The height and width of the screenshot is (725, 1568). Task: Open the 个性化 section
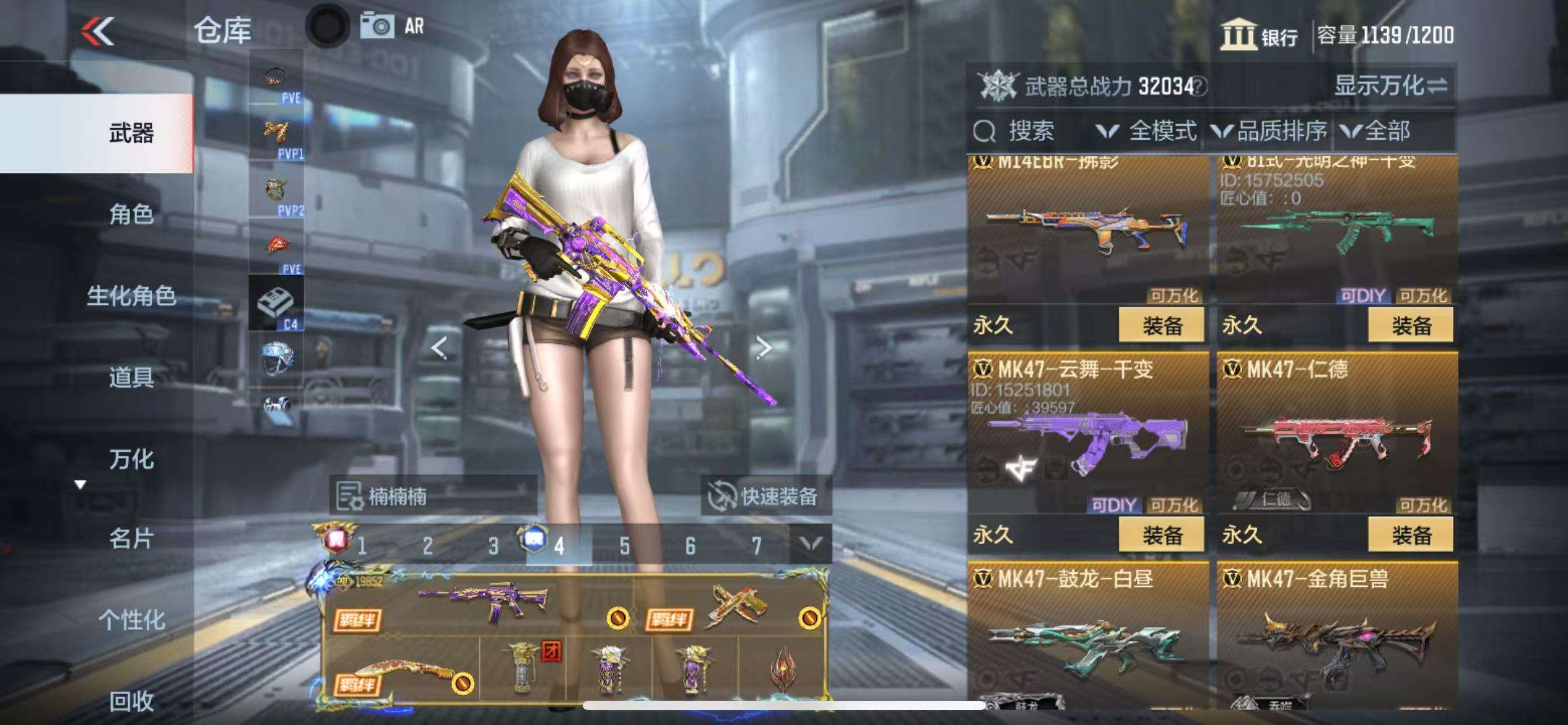131,620
